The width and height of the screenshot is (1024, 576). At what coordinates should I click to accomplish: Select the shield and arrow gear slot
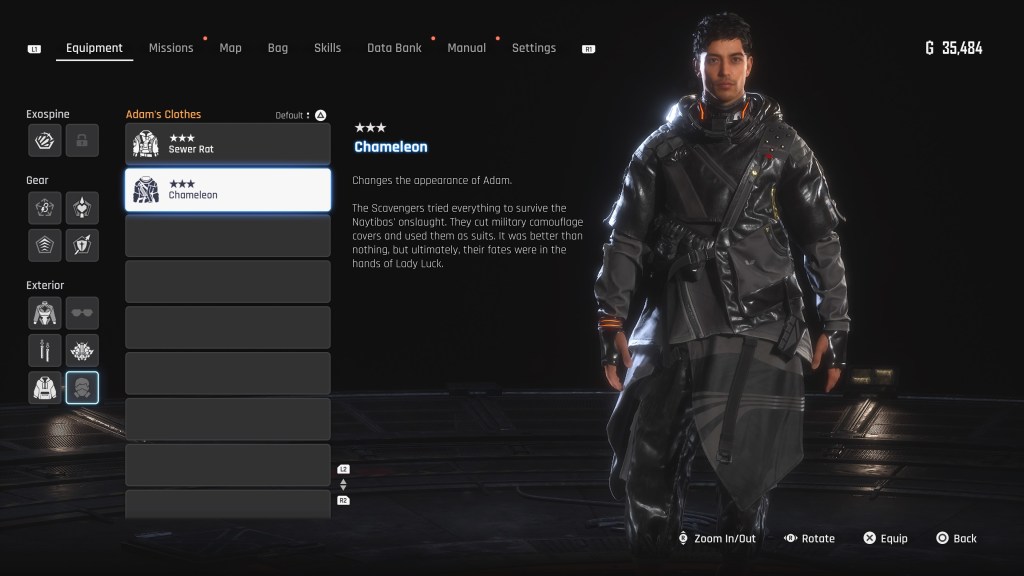[82, 244]
